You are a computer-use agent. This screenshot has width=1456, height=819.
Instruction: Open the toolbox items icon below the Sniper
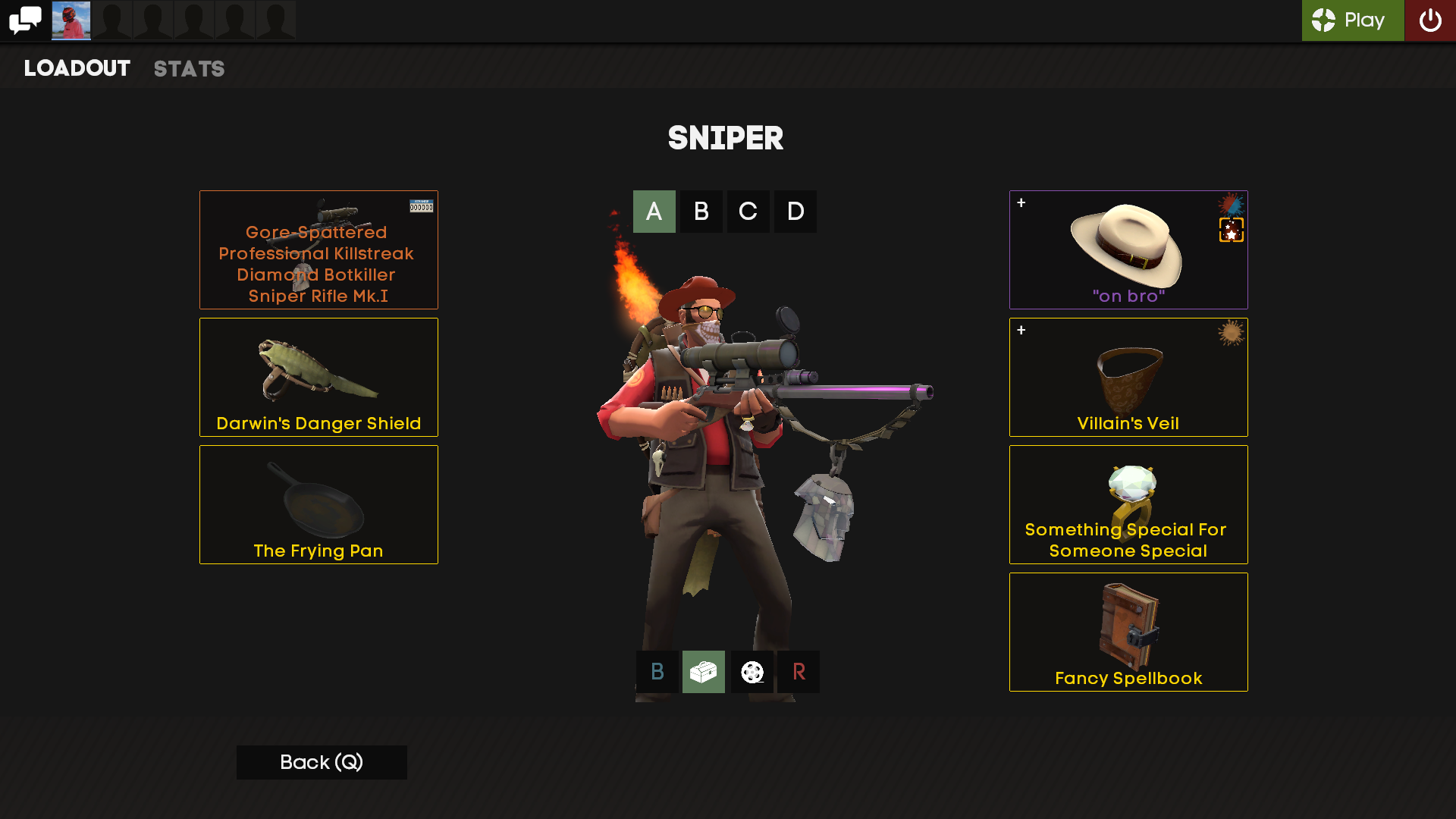(x=702, y=672)
